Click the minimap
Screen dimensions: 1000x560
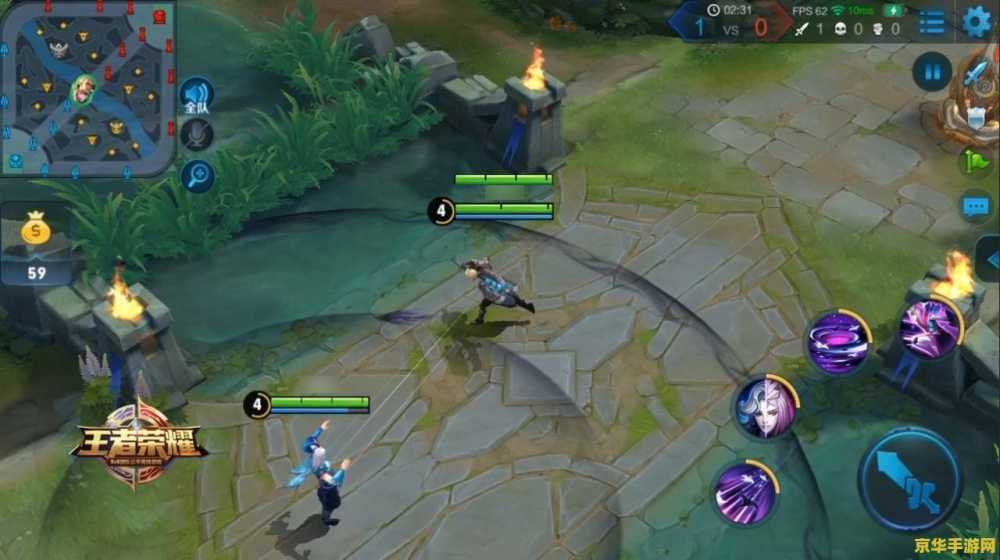(88, 88)
